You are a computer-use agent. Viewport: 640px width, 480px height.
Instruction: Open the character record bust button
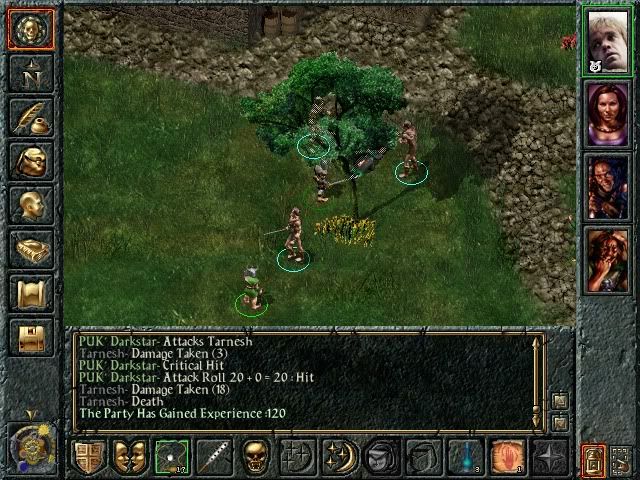coord(30,205)
